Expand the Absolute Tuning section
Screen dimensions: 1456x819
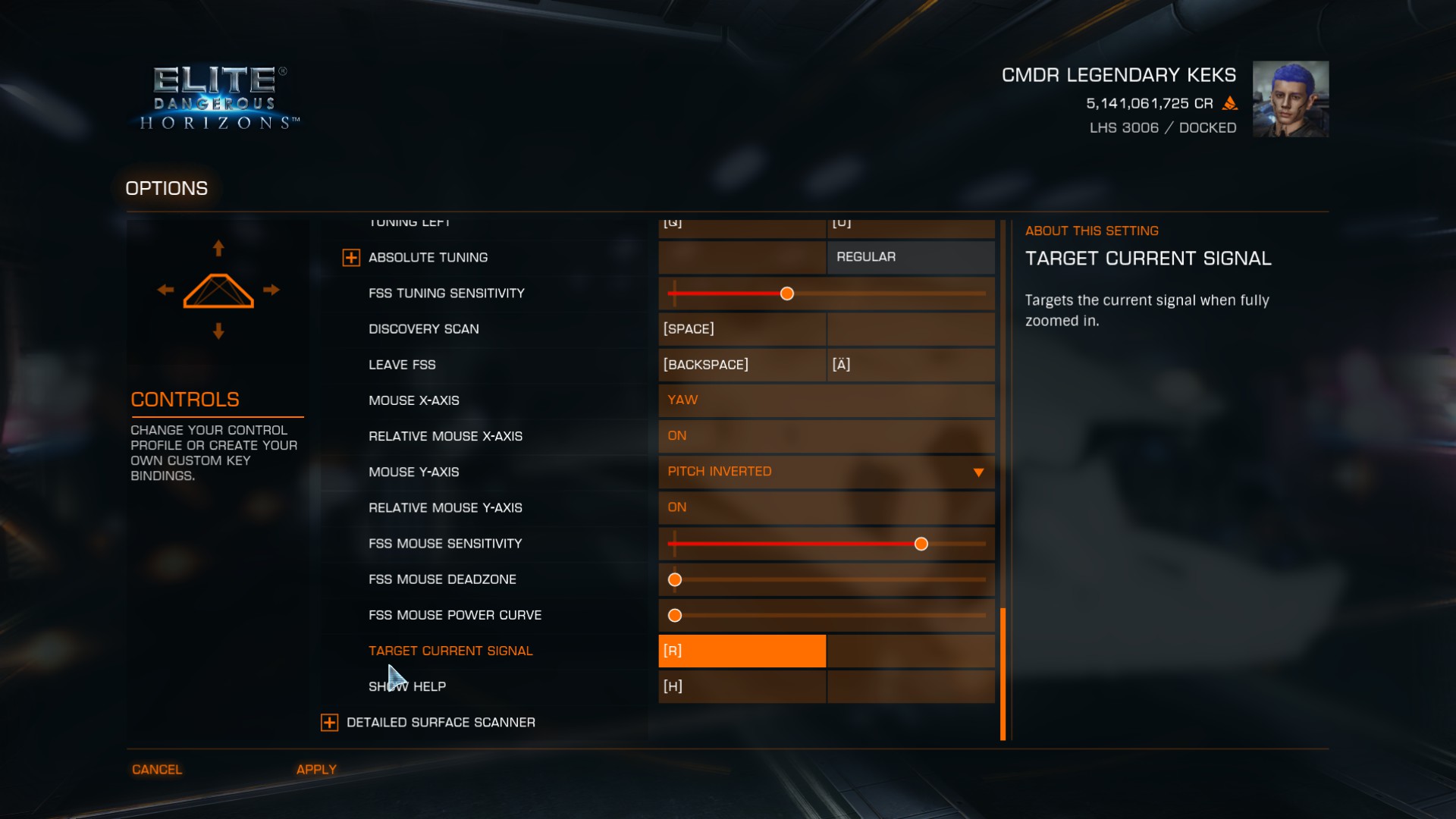[351, 258]
